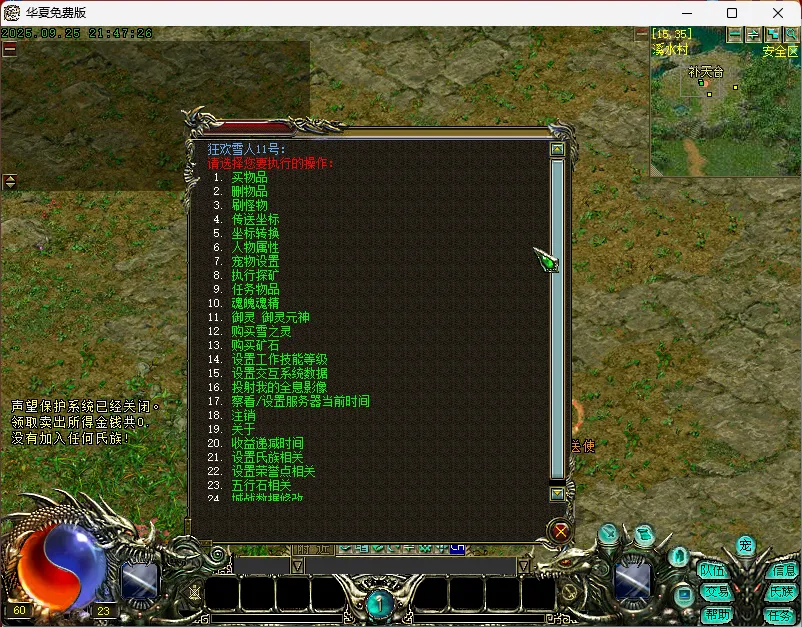Viewport: 802px width, 627px height.
Task: Select the 执行探矿 entry
Action: pyautogui.click(x=255, y=275)
